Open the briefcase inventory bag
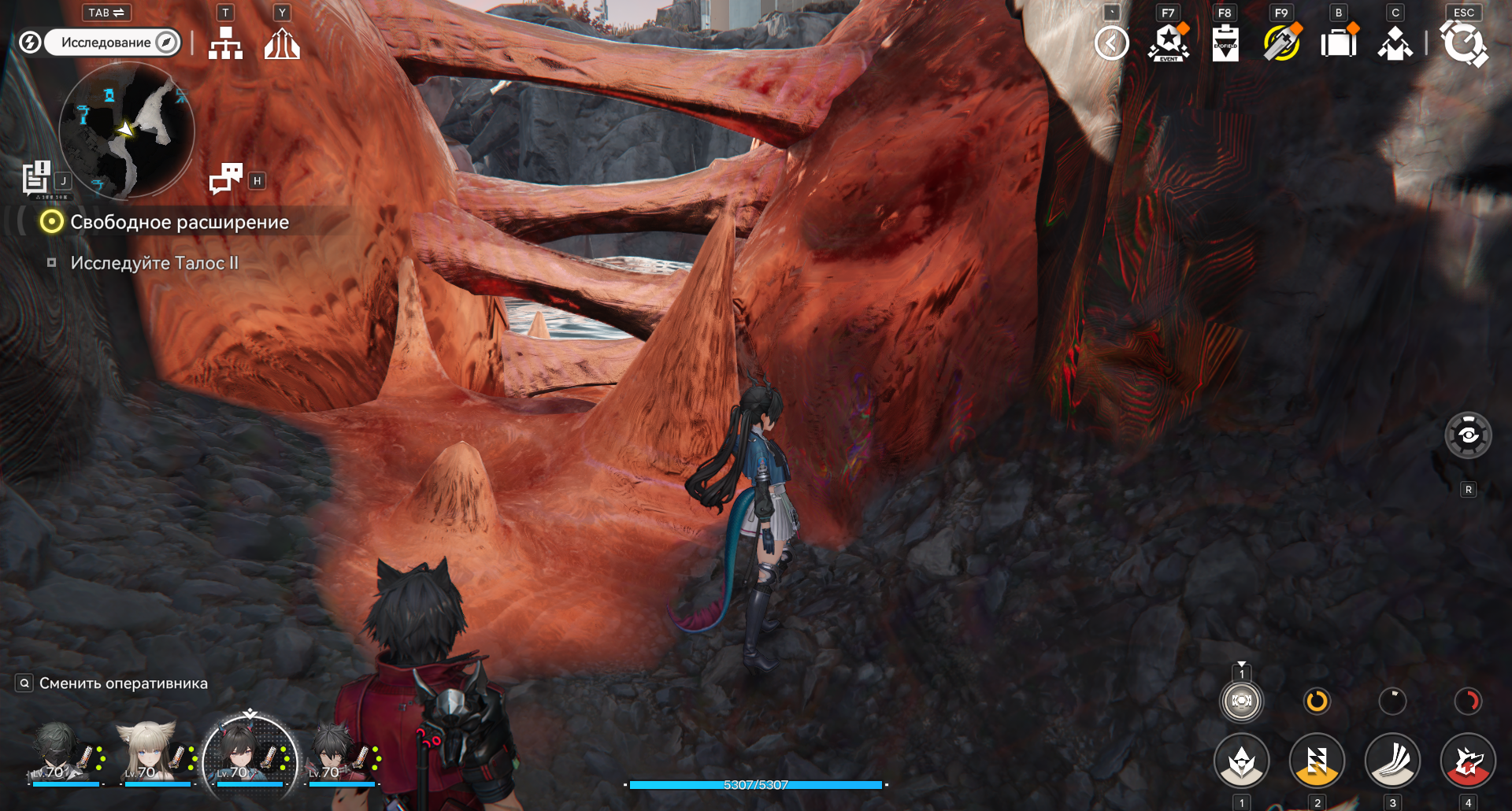This screenshot has height=811, width=1512. (x=1339, y=43)
